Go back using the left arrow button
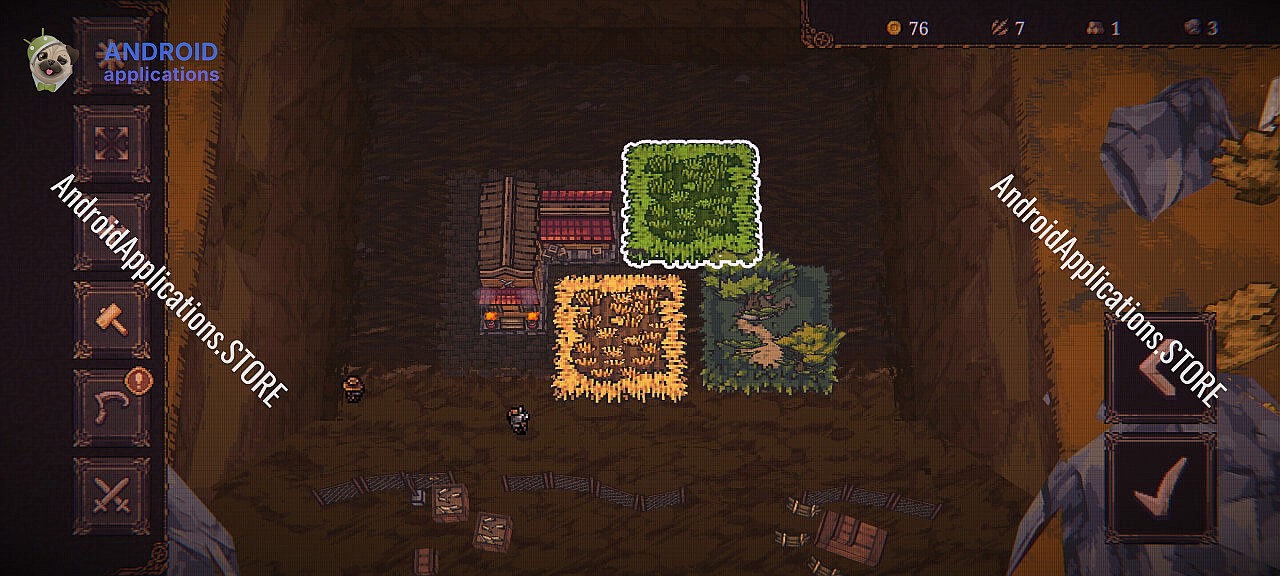The height and width of the screenshot is (576, 1280). tap(1160, 367)
